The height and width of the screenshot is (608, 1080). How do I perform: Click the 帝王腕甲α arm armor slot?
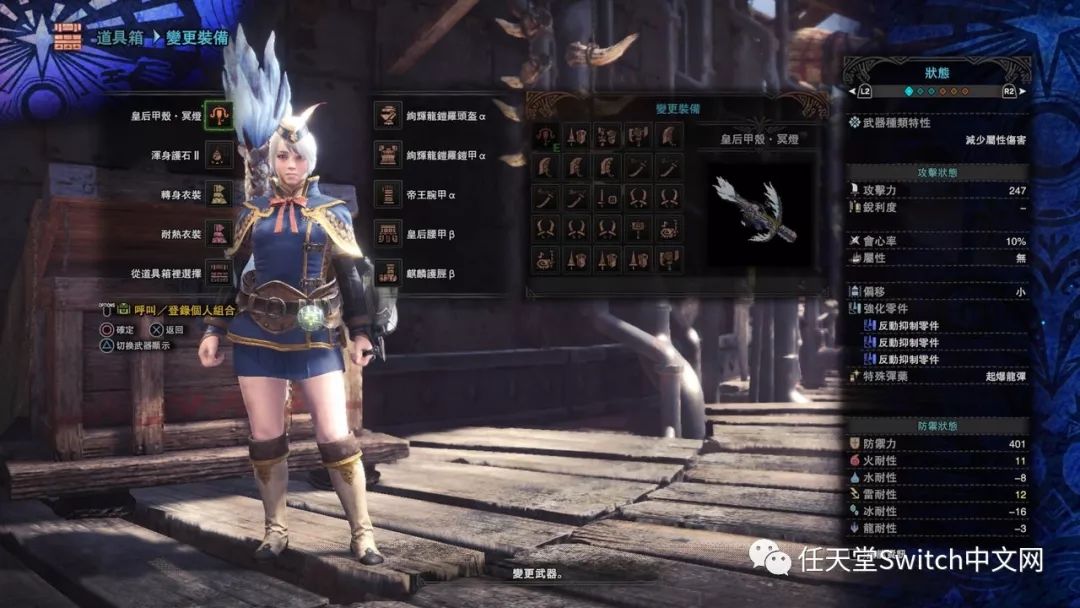(387, 194)
